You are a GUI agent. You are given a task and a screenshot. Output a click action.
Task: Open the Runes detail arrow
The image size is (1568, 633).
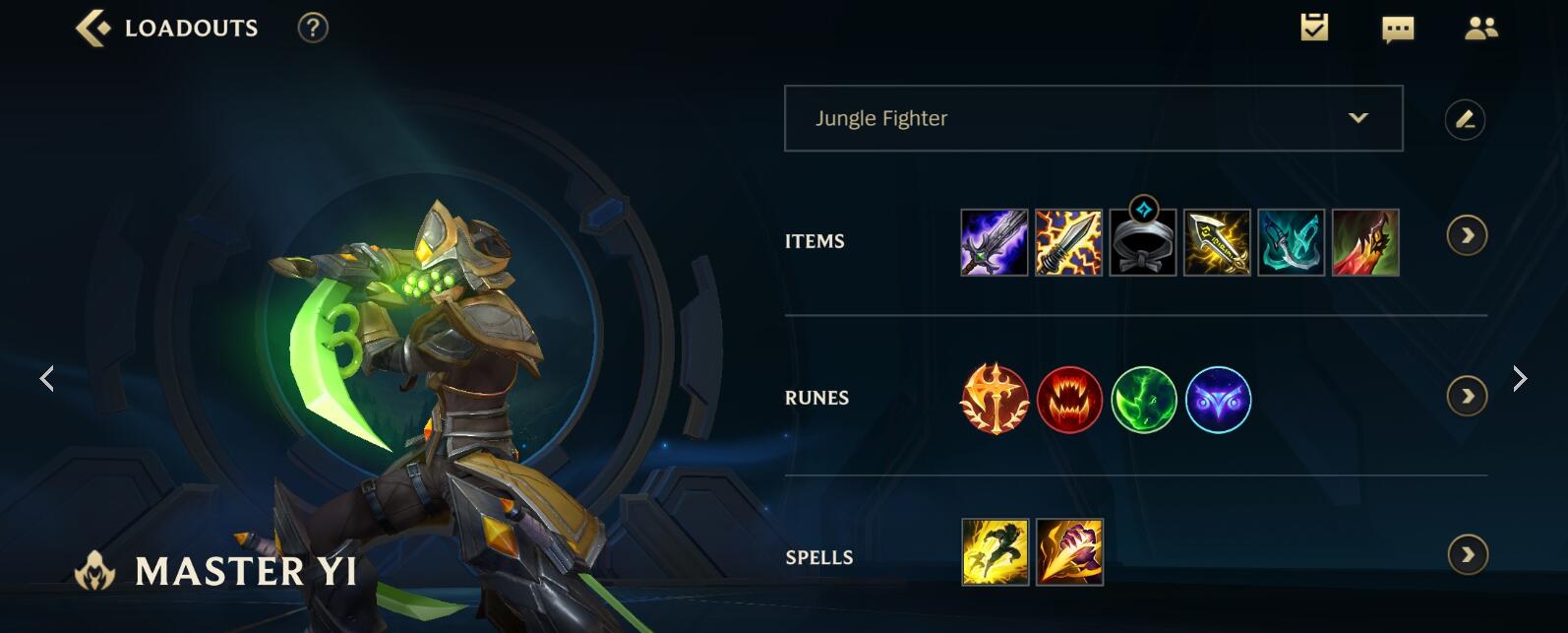pyautogui.click(x=1467, y=397)
